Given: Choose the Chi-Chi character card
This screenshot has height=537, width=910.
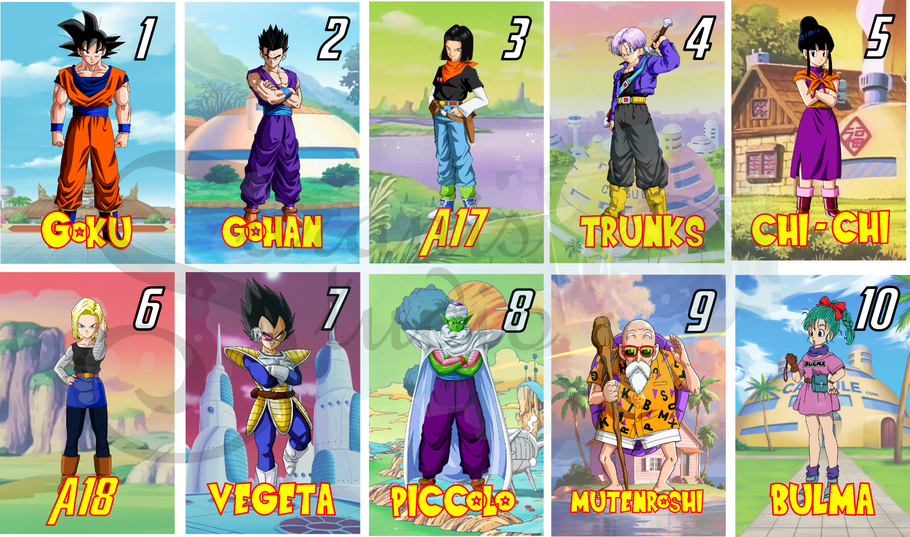Looking at the screenshot, I should point(822,132).
